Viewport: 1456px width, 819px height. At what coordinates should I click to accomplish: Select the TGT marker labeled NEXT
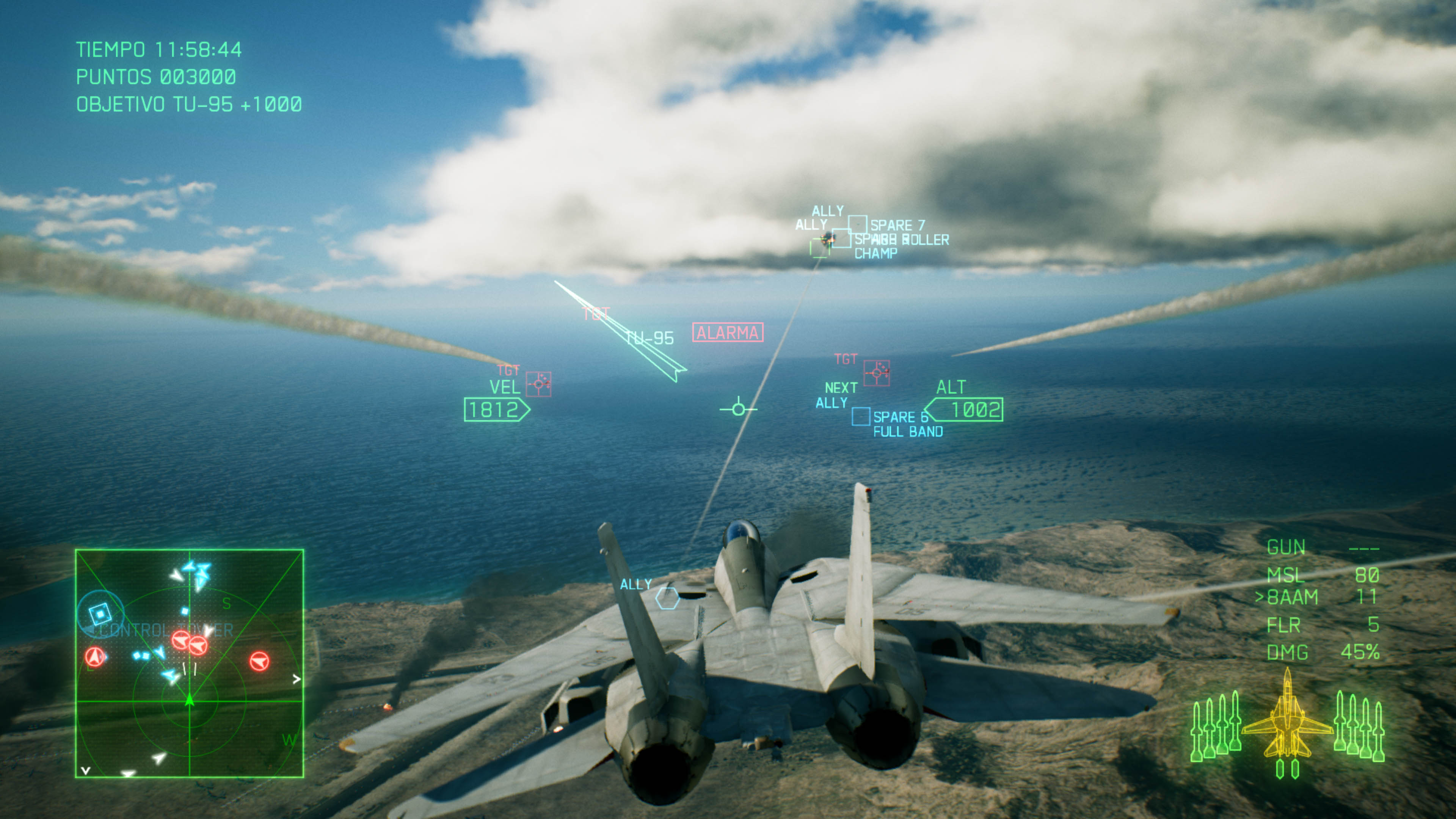click(876, 373)
